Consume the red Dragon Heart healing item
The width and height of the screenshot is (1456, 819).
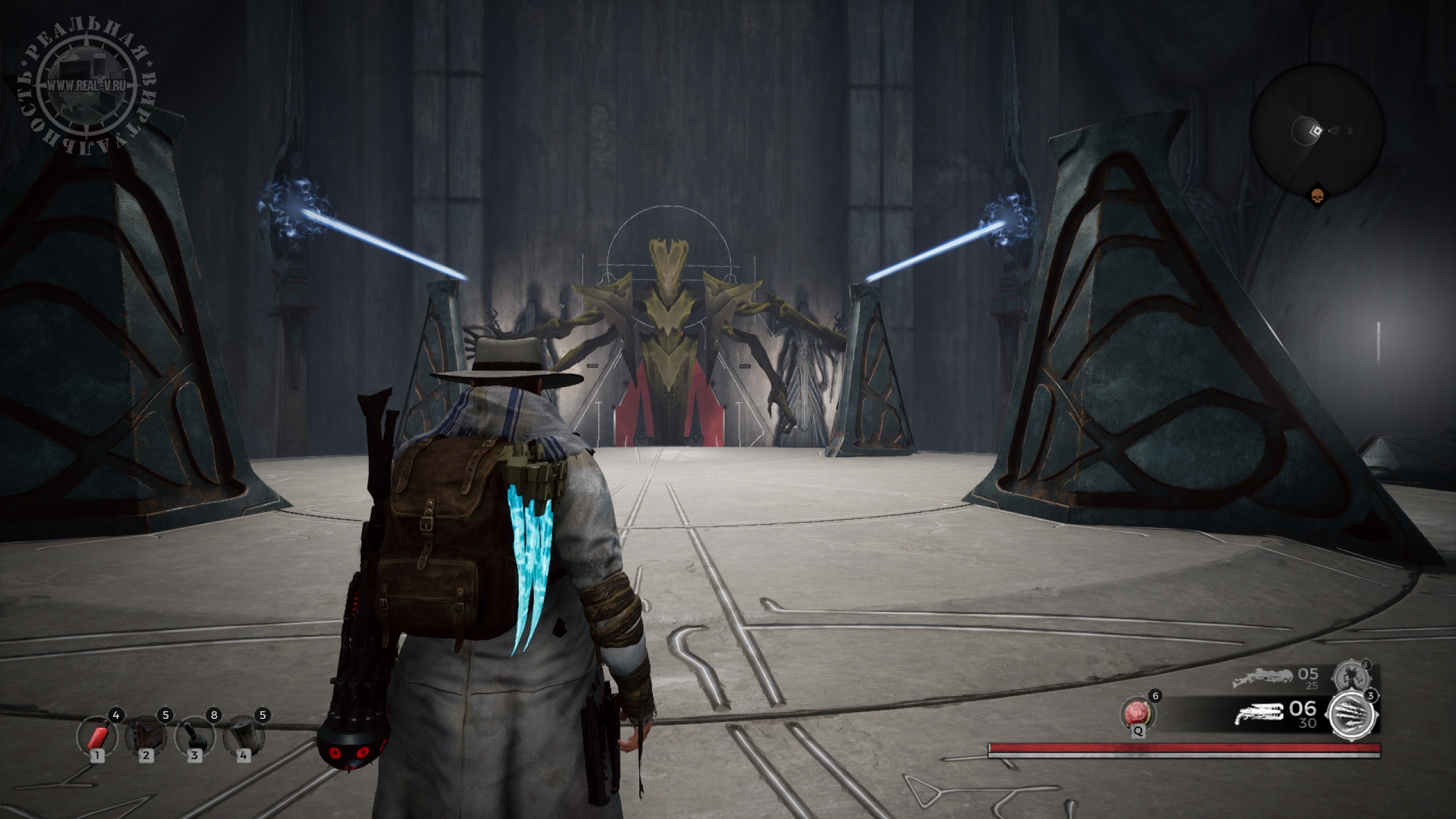1134,714
